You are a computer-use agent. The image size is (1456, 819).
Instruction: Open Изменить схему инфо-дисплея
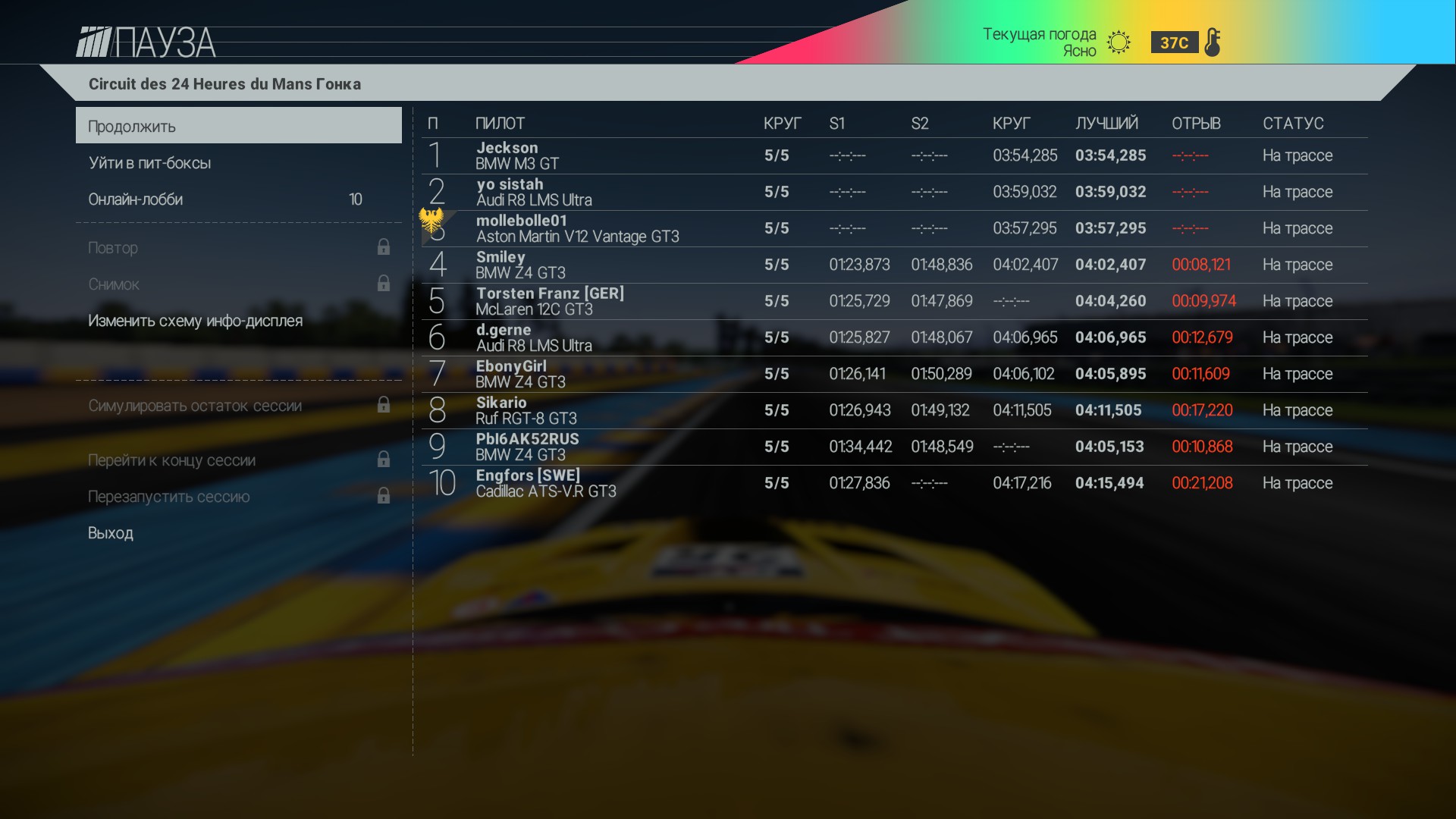click(194, 321)
